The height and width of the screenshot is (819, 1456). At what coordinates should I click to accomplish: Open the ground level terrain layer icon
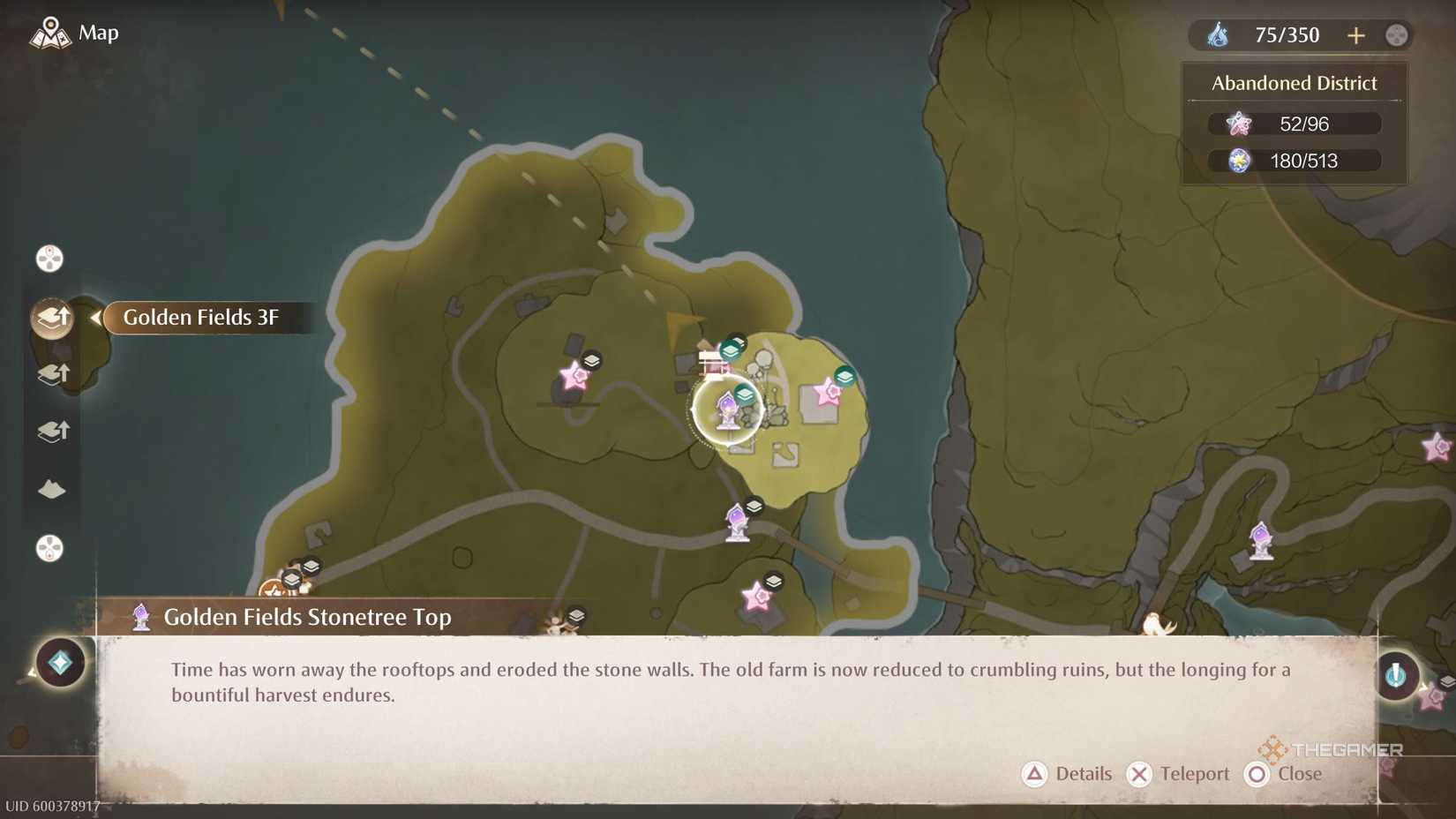coord(51,490)
